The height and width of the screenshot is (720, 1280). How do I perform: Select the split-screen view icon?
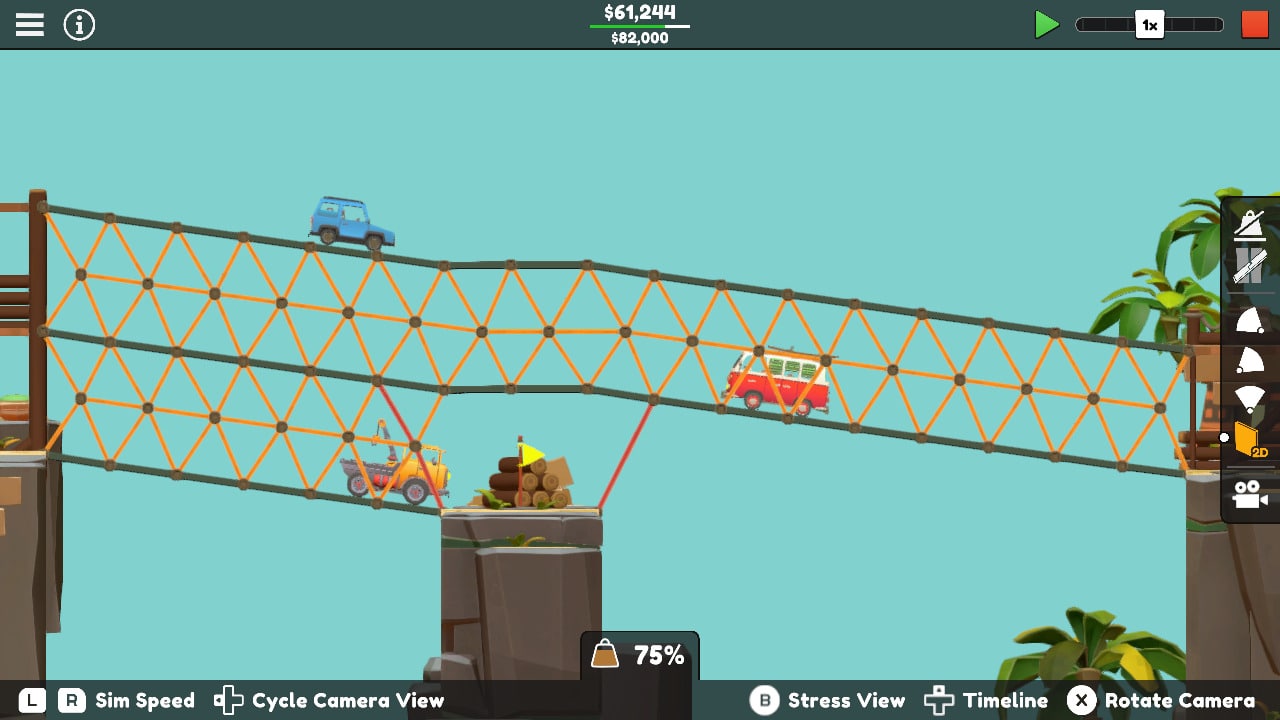pos(1250,267)
